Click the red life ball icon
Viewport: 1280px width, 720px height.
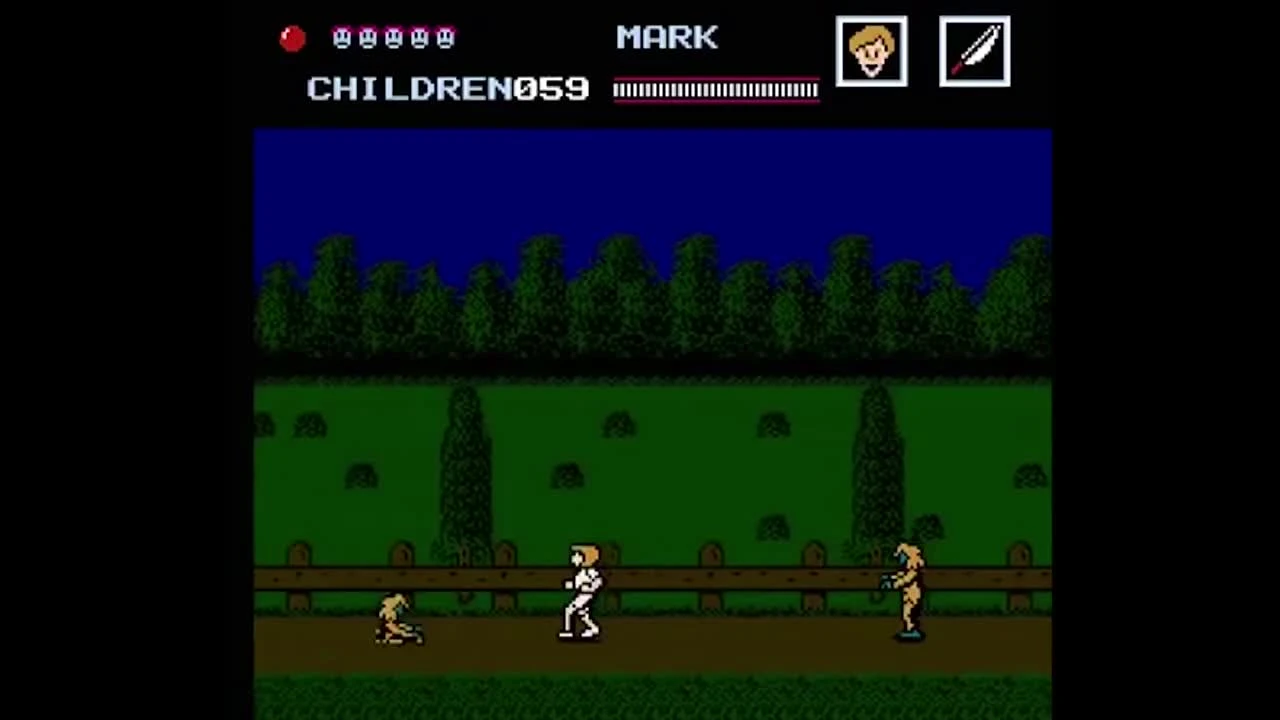pos(292,37)
